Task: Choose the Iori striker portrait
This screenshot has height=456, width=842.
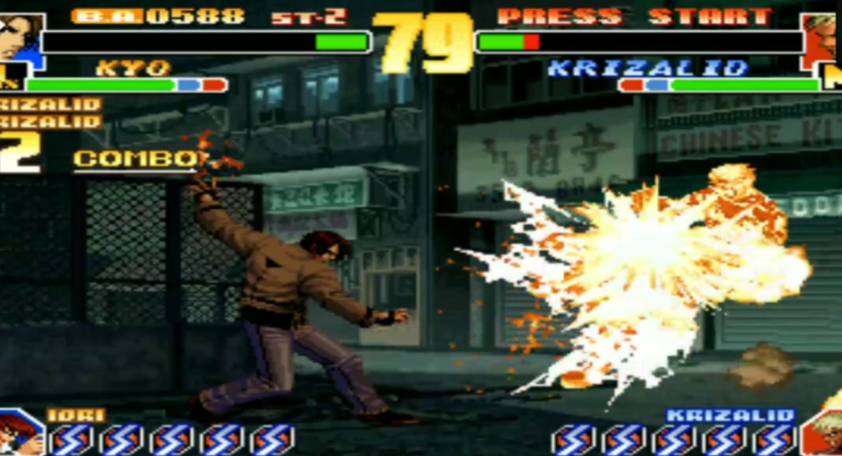Action: 20,433
